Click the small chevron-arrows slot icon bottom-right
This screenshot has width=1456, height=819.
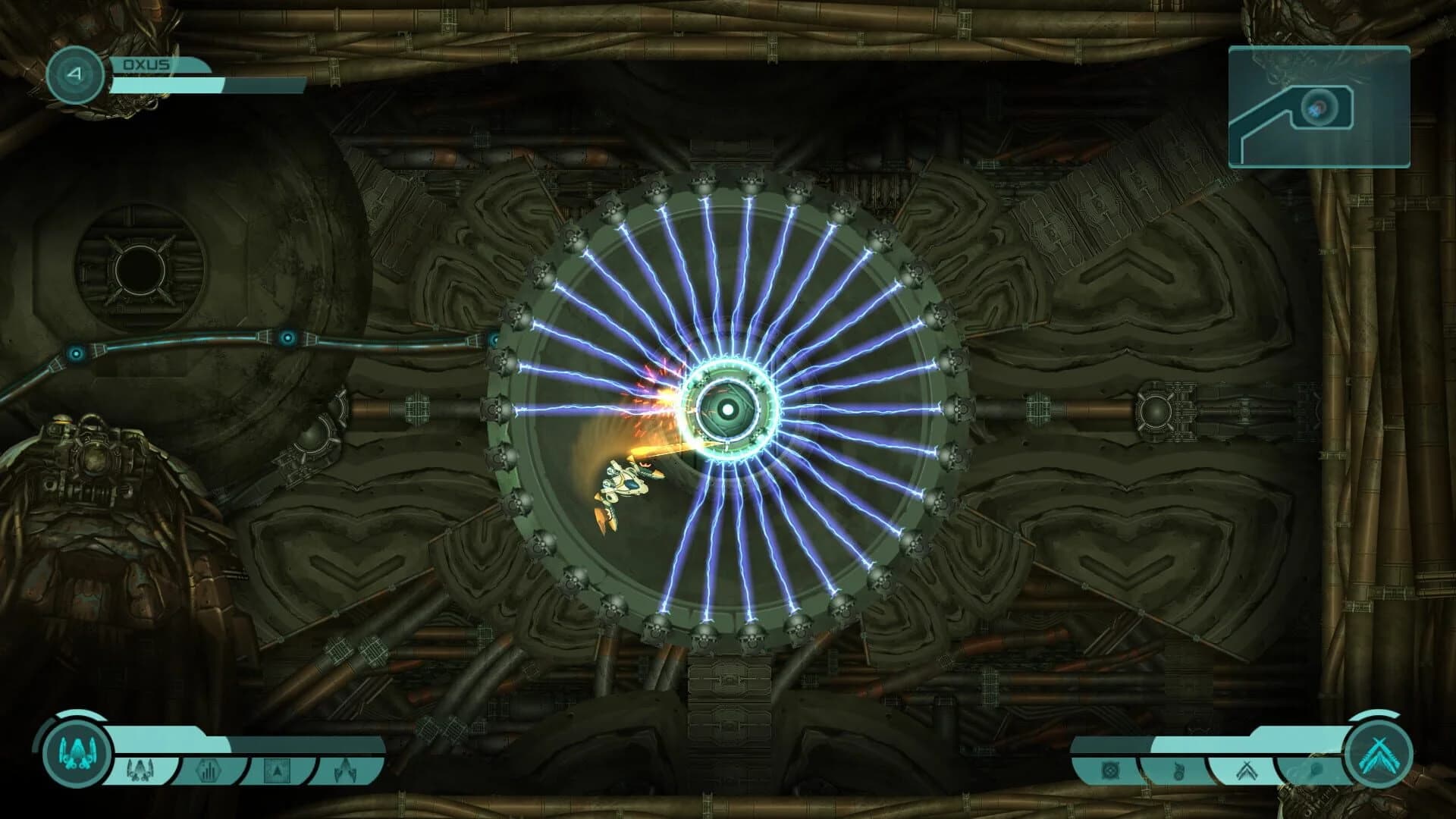pyautogui.click(x=1247, y=770)
